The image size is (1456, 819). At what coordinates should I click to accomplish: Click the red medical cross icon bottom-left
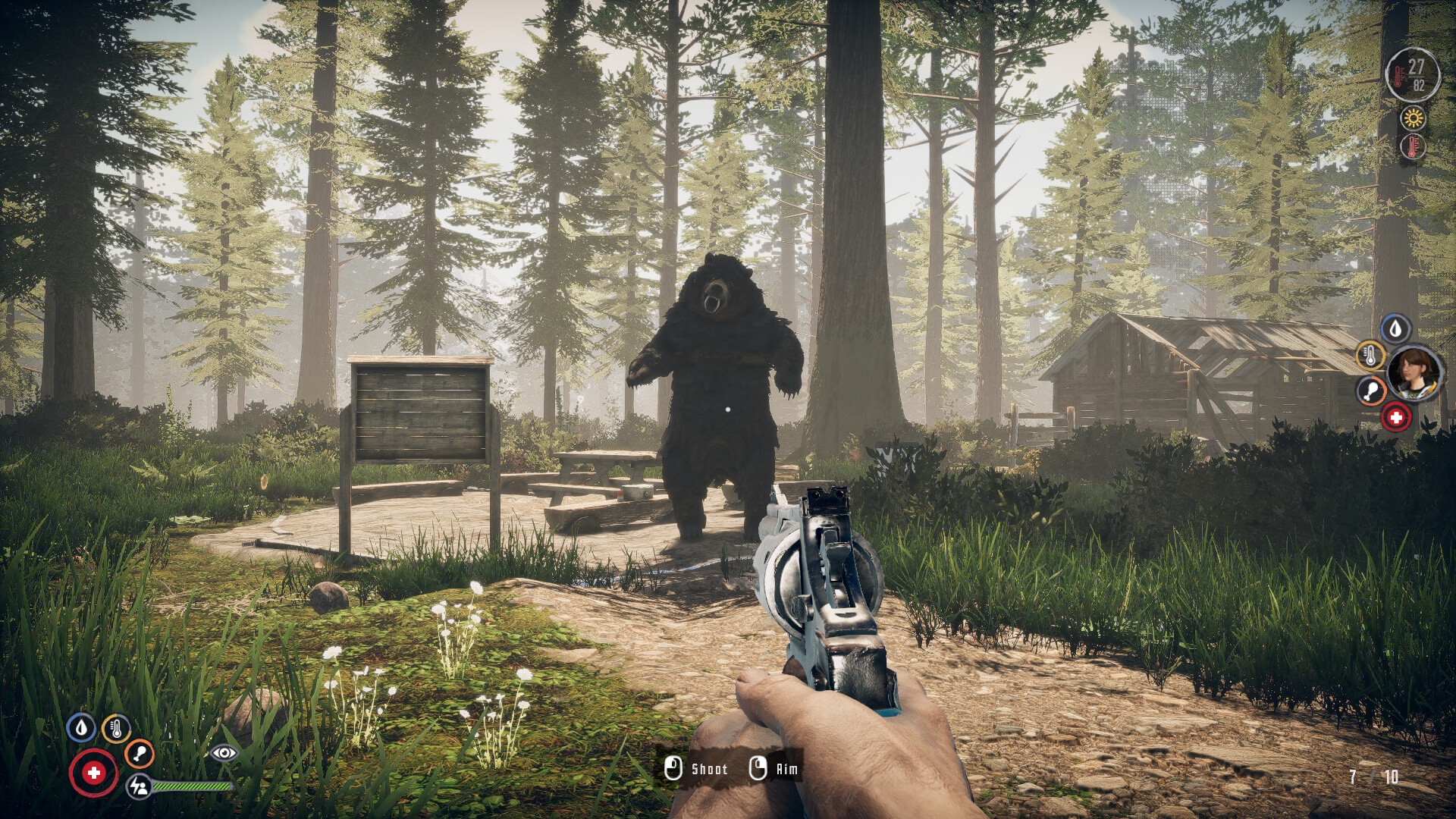pyautogui.click(x=93, y=772)
